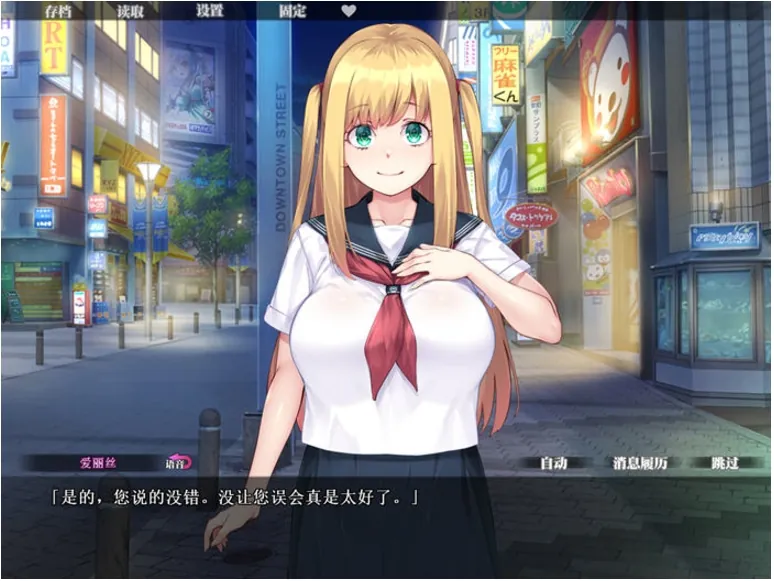Screen dimensions: 774x581
Task: Toggle the 固定 pin option
Action: [292, 11]
